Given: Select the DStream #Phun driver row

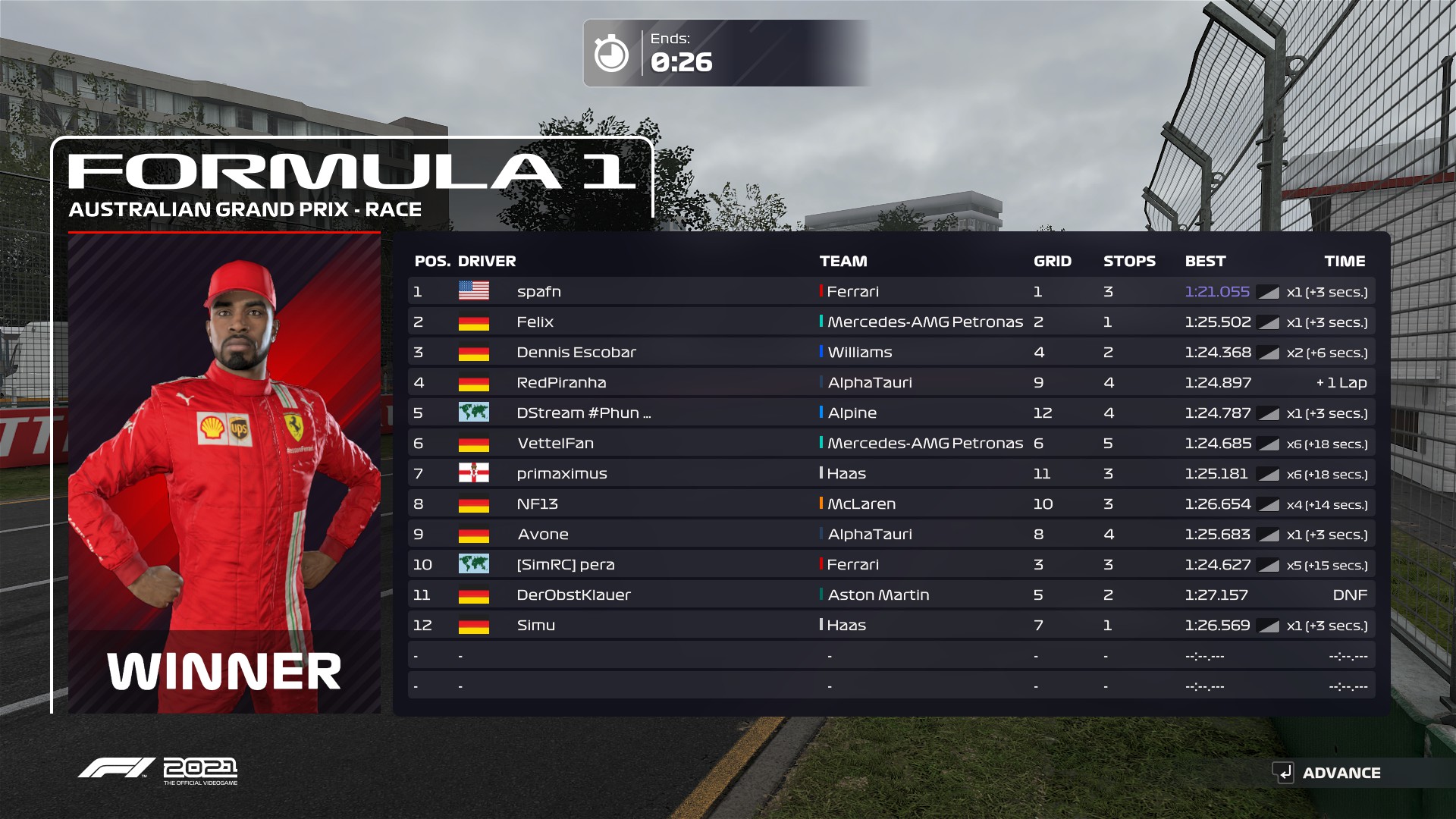Looking at the screenshot, I should tap(890, 413).
